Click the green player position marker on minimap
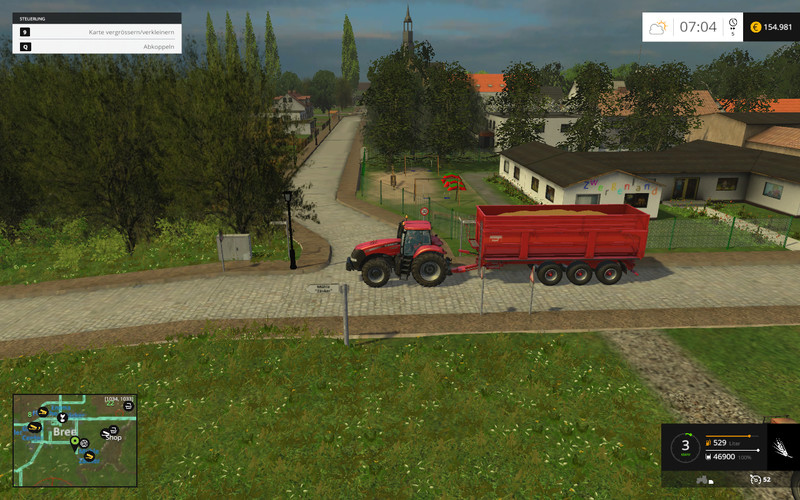The image size is (800, 500). click(75, 438)
